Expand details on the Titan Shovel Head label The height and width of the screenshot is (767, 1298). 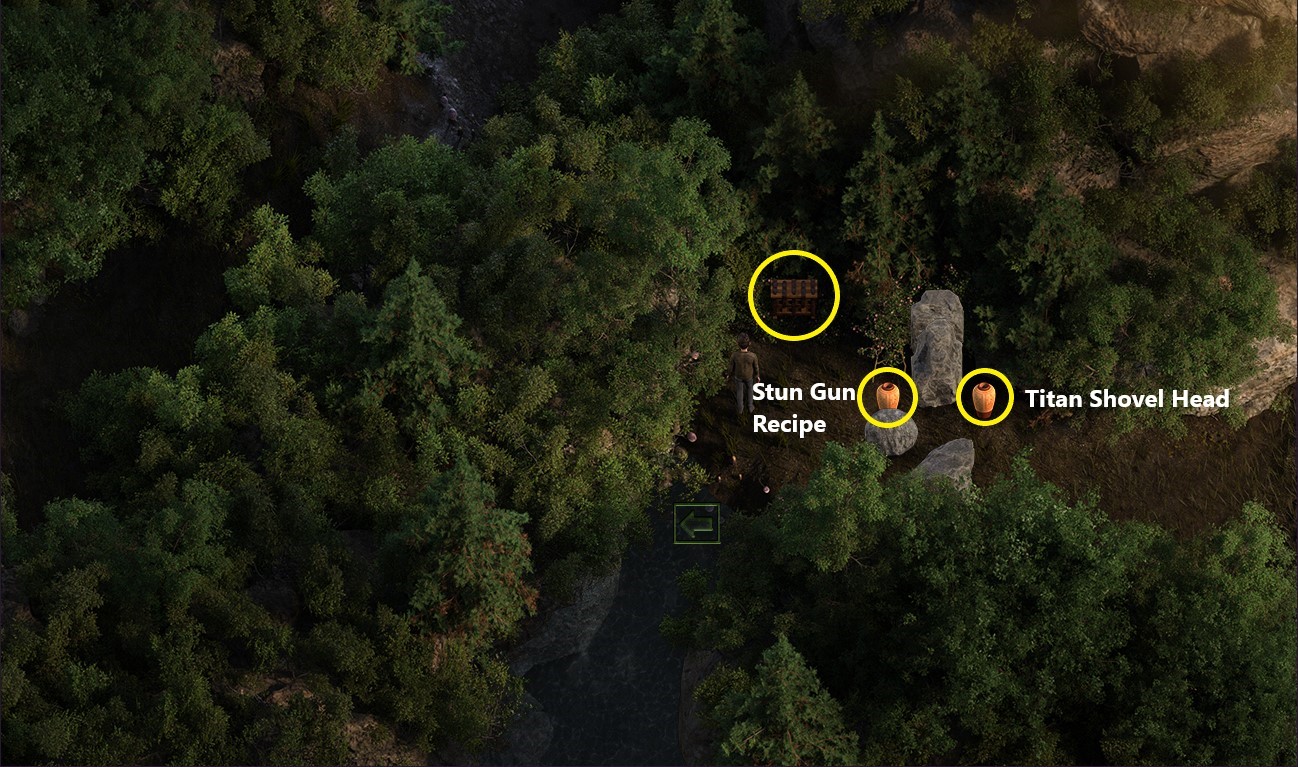pyautogui.click(x=1127, y=399)
